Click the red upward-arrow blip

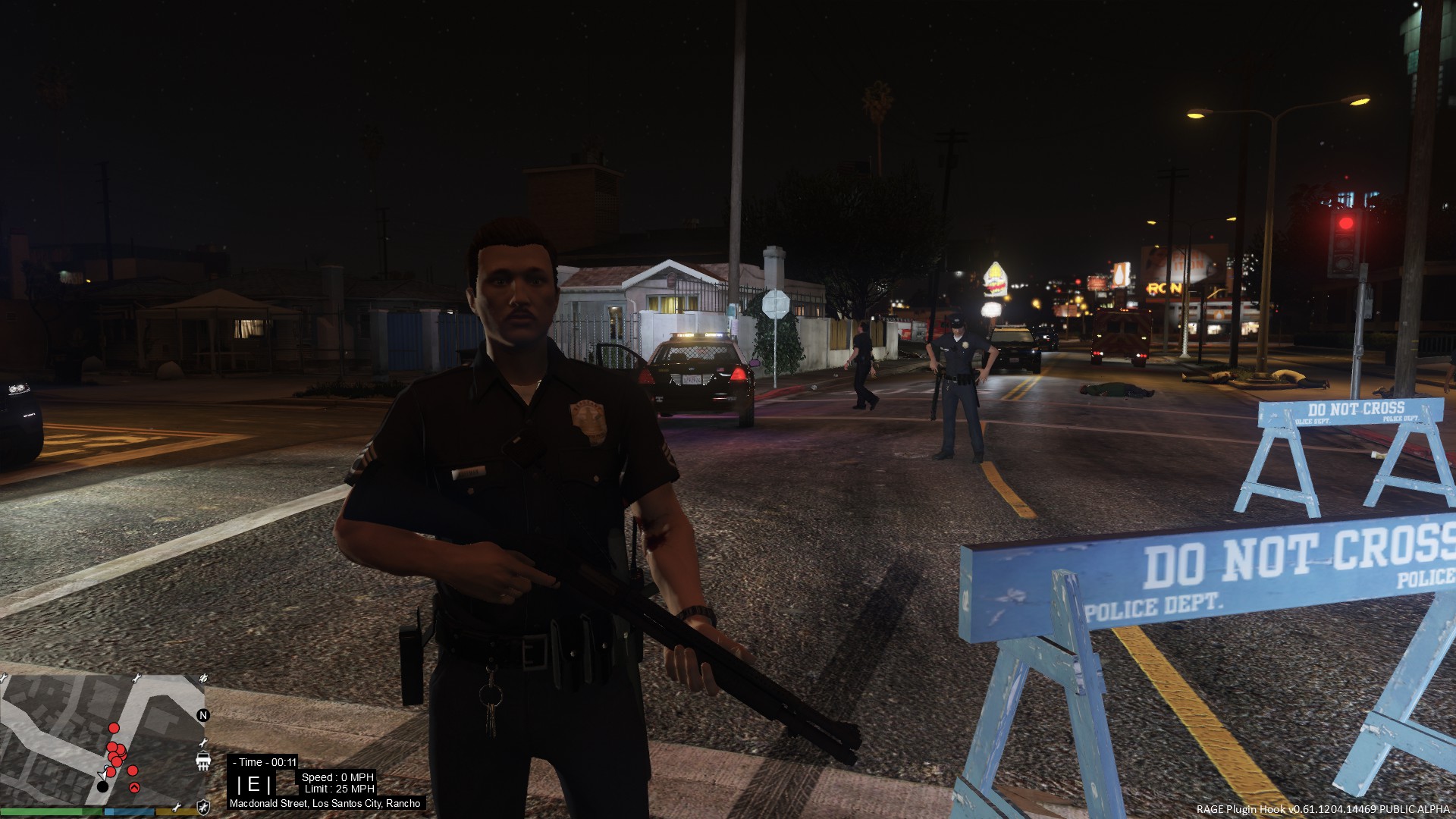point(135,788)
